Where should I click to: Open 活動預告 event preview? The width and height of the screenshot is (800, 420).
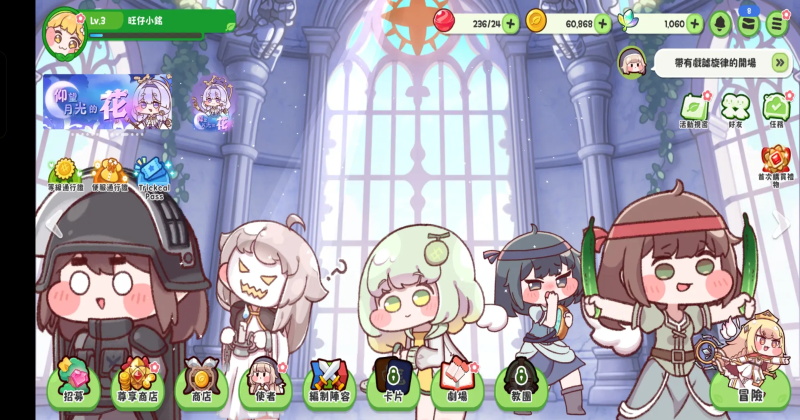[x=693, y=108]
